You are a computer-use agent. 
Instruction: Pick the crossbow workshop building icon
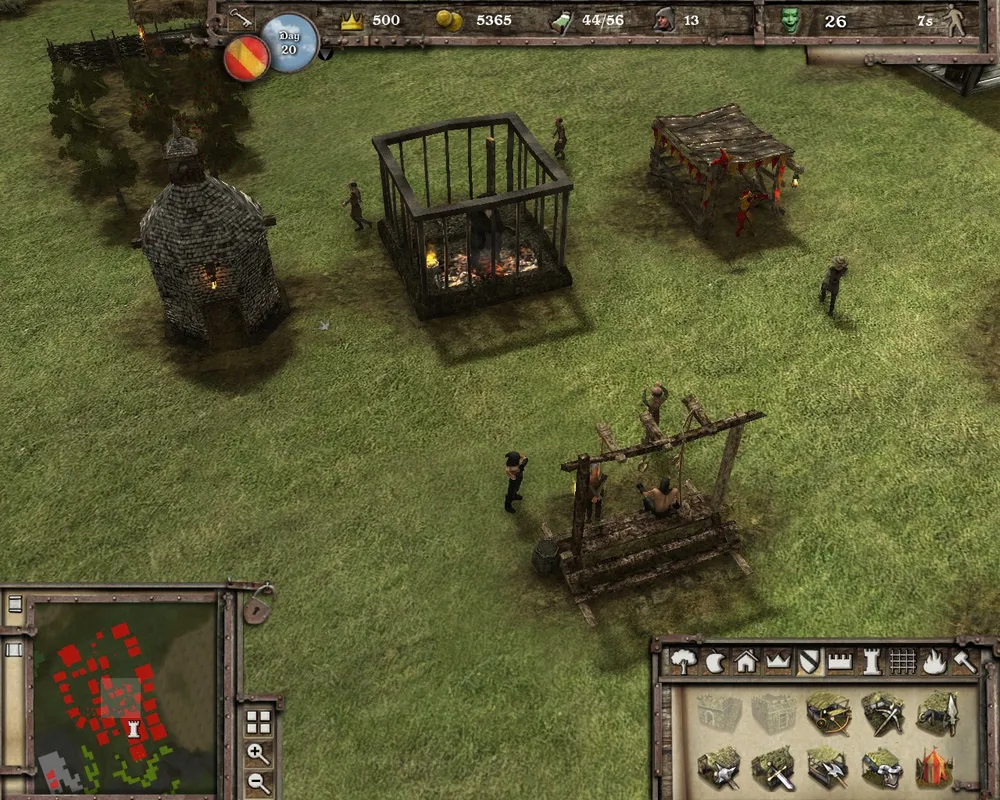(883, 714)
